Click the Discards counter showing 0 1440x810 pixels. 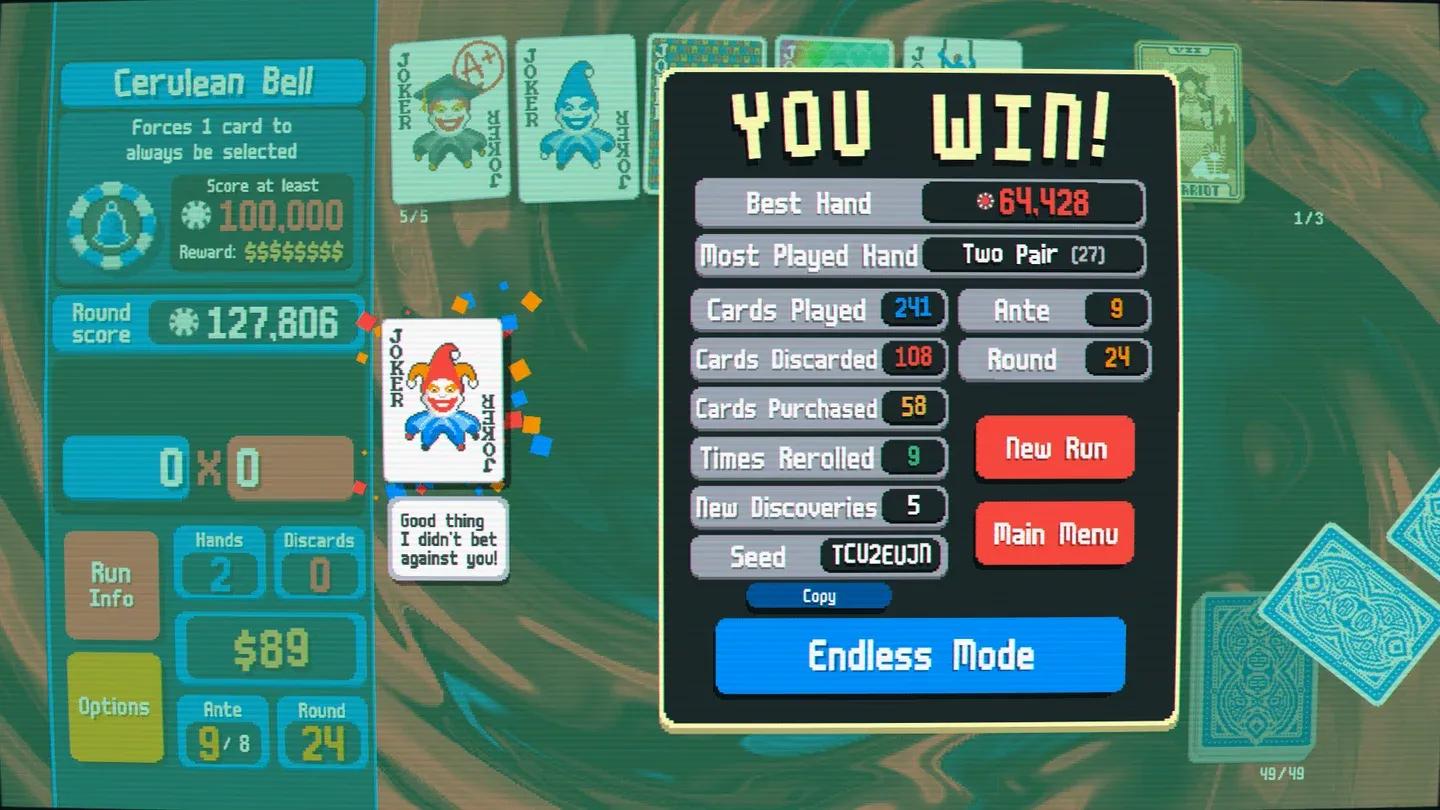pos(318,565)
